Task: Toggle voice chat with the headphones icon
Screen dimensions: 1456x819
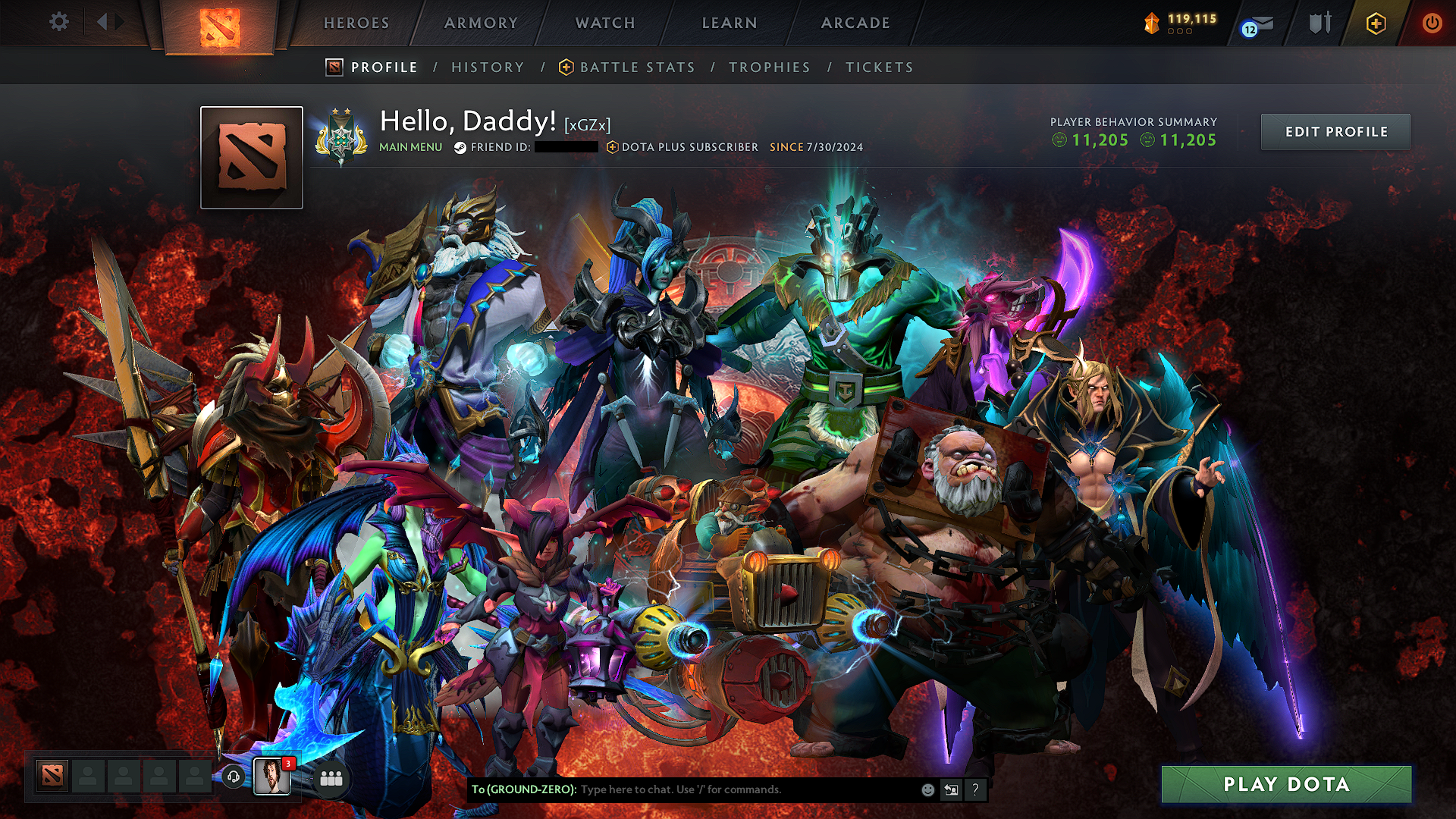Action: pos(234,777)
